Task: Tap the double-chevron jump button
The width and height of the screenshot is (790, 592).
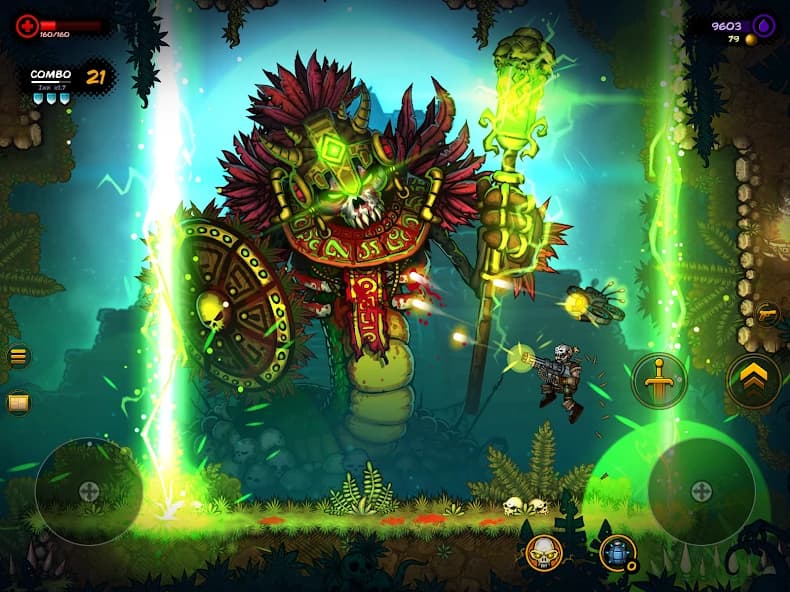Action: point(753,381)
